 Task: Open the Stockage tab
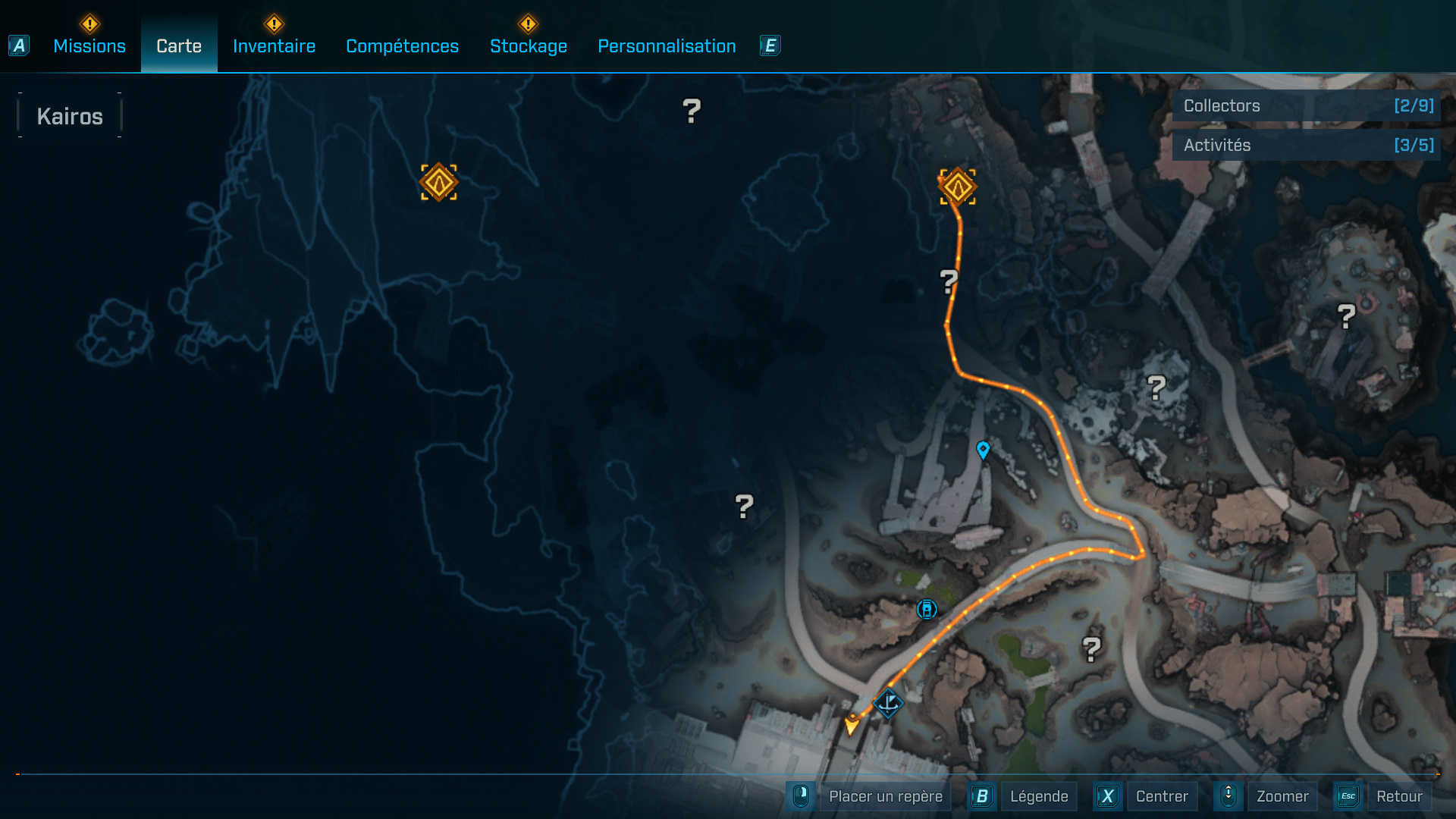[x=529, y=46]
